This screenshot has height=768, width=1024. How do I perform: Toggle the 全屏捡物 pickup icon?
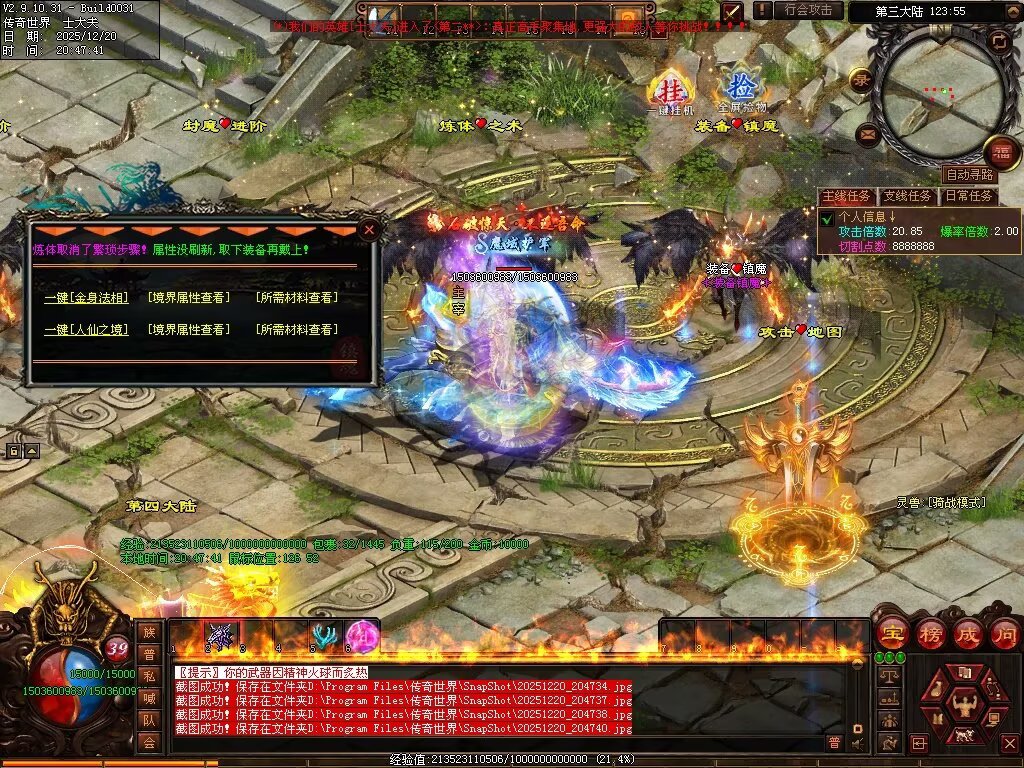click(741, 89)
